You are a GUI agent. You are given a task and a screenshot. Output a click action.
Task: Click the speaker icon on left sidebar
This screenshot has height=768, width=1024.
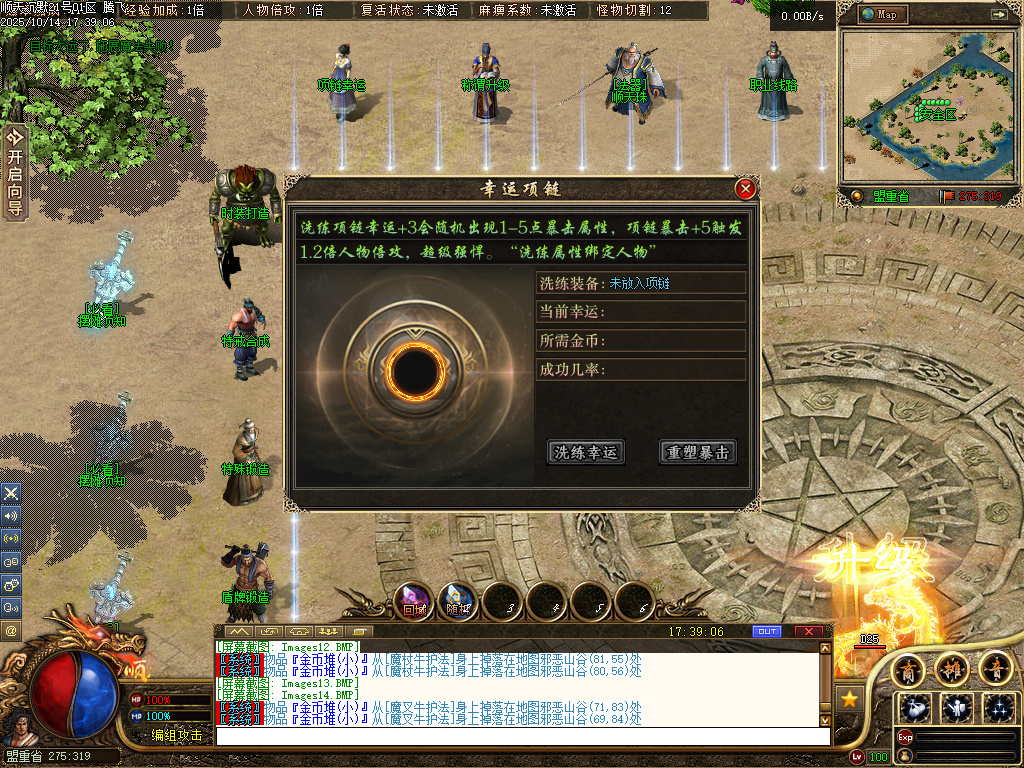tap(11, 516)
